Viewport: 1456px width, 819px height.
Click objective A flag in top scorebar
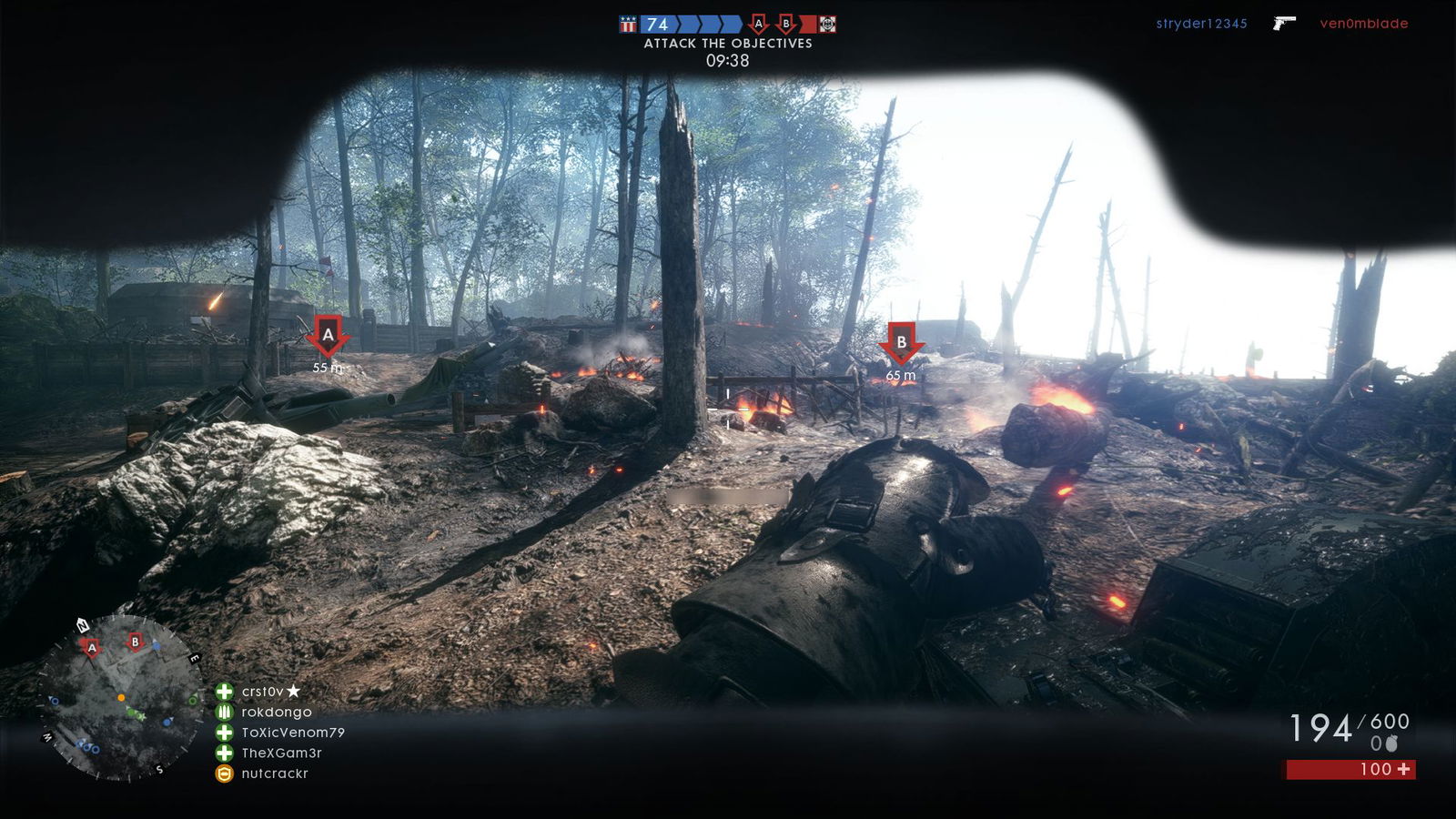[759, 25]
